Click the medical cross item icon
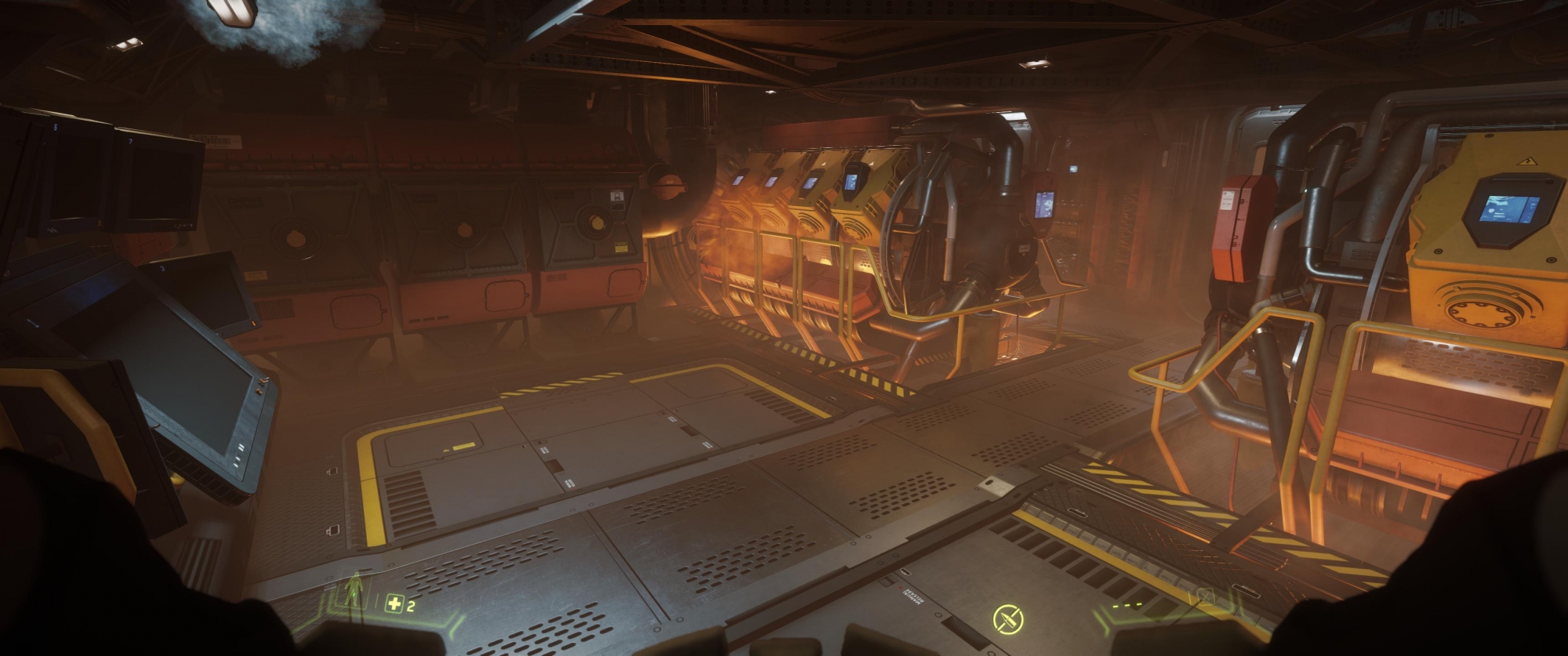This screenshot has width=1568, height=656. [x=394, y=604]
